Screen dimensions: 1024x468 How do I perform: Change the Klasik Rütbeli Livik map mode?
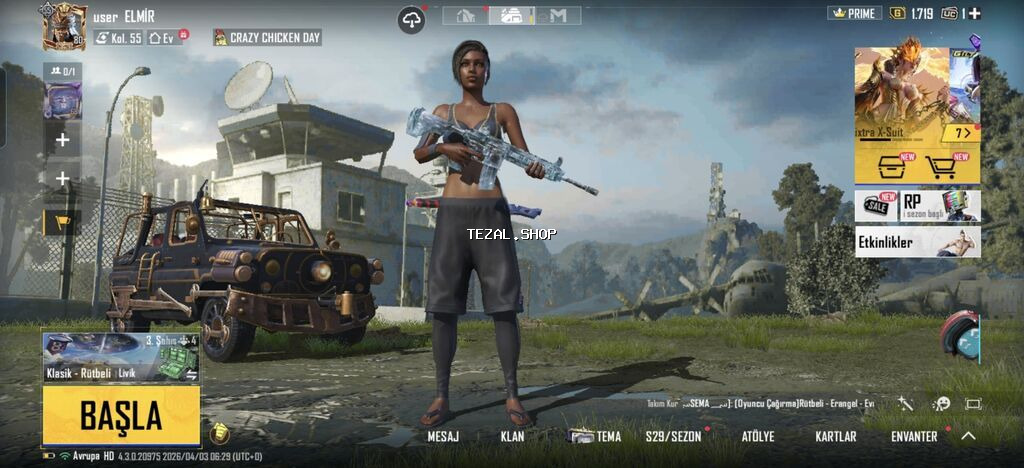point(120,357)
